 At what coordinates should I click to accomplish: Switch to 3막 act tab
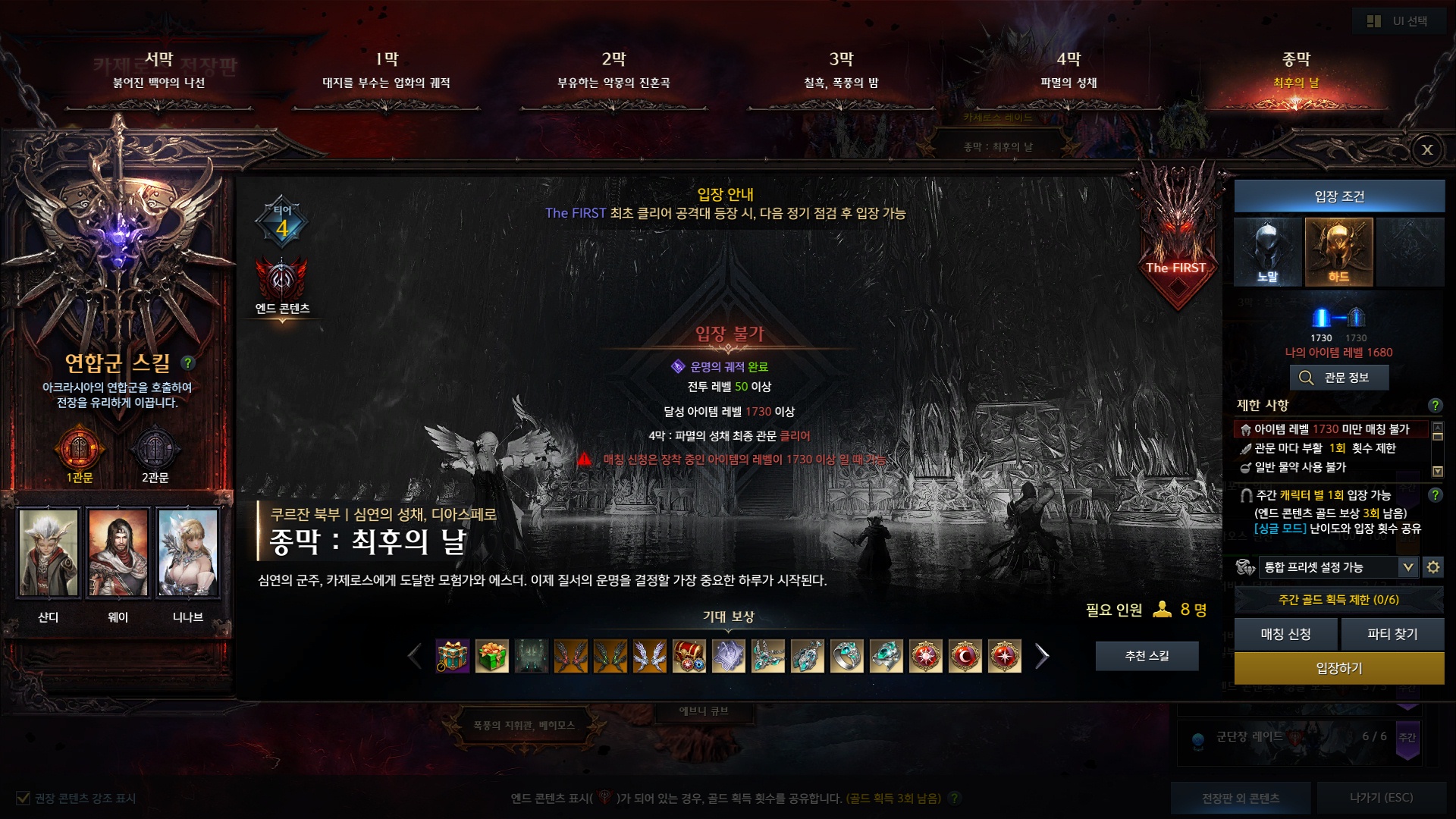pyautogui.click(x=841, y=70)
